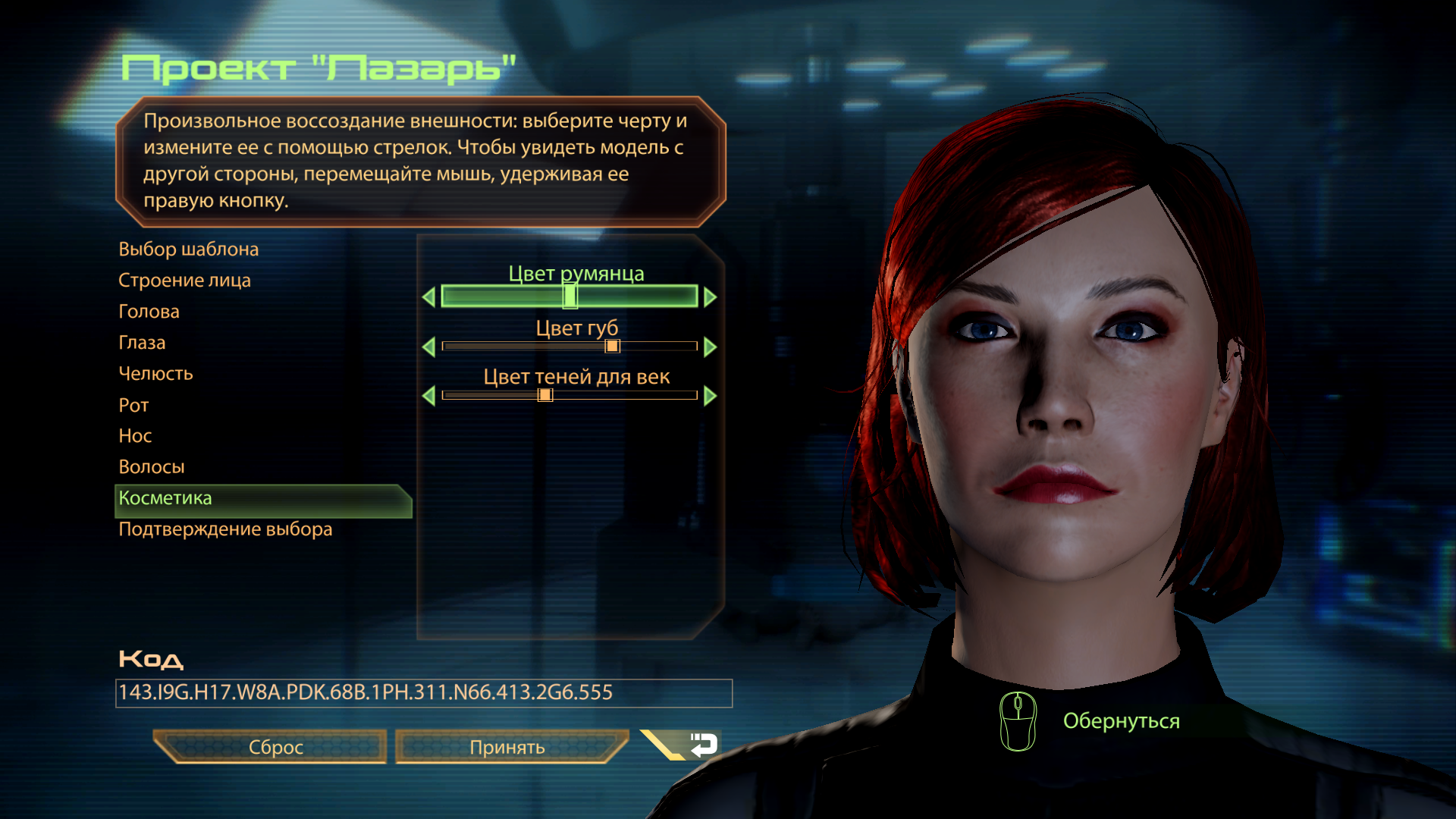Switch to the Челюсть options
The image size is (1456, 819).
tap(155, 374)
